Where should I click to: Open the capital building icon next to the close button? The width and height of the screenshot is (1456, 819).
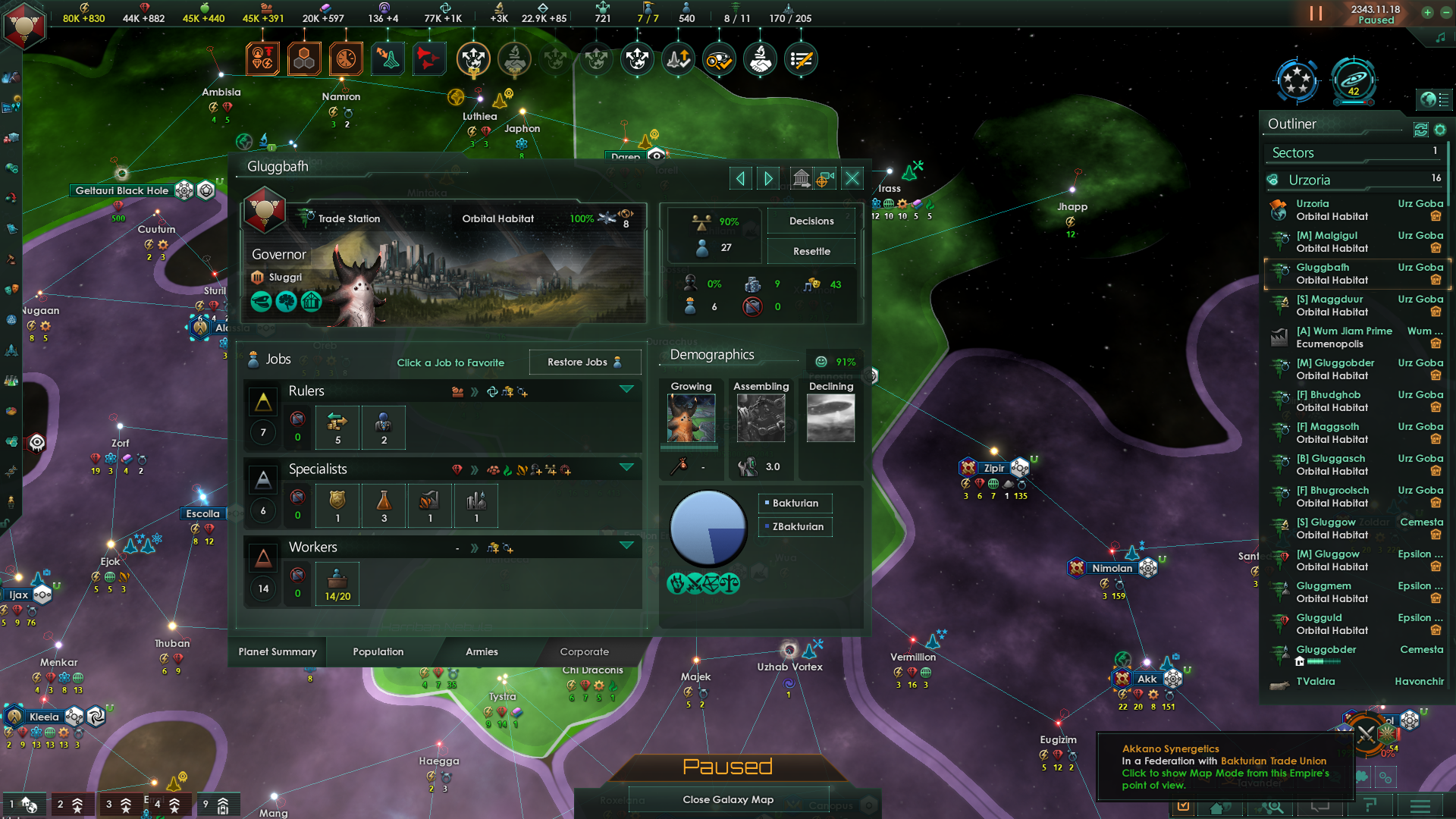coord(802,178)
